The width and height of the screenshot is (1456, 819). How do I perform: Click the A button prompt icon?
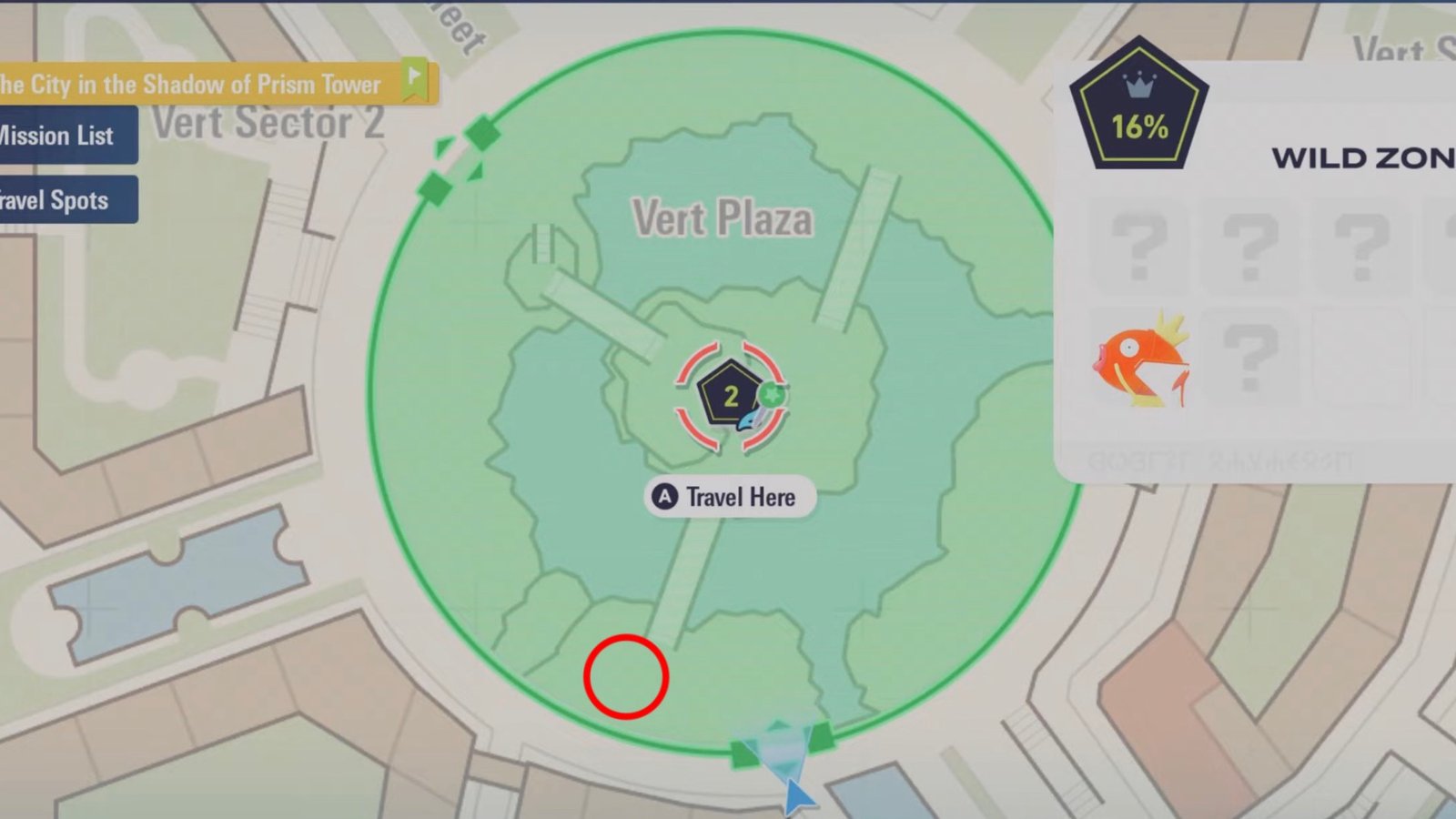(667, 497)
